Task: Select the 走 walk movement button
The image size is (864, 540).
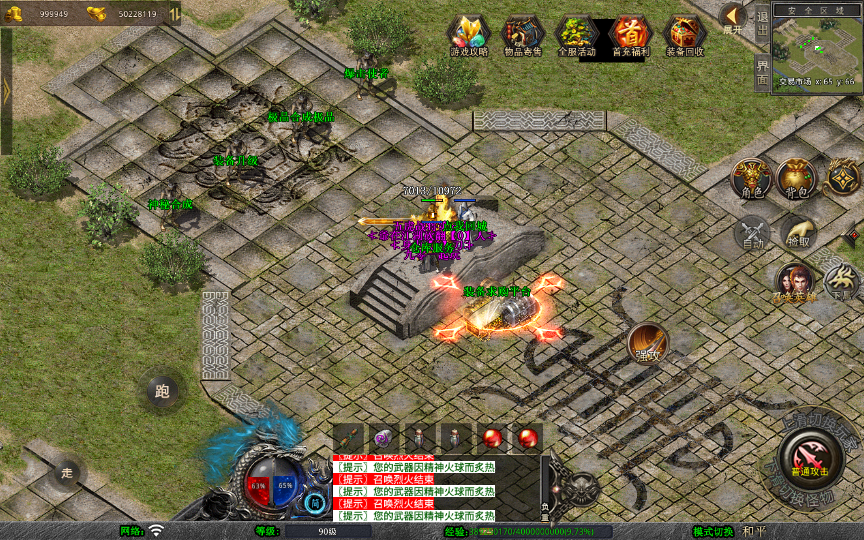Action: tap(67, 472)
